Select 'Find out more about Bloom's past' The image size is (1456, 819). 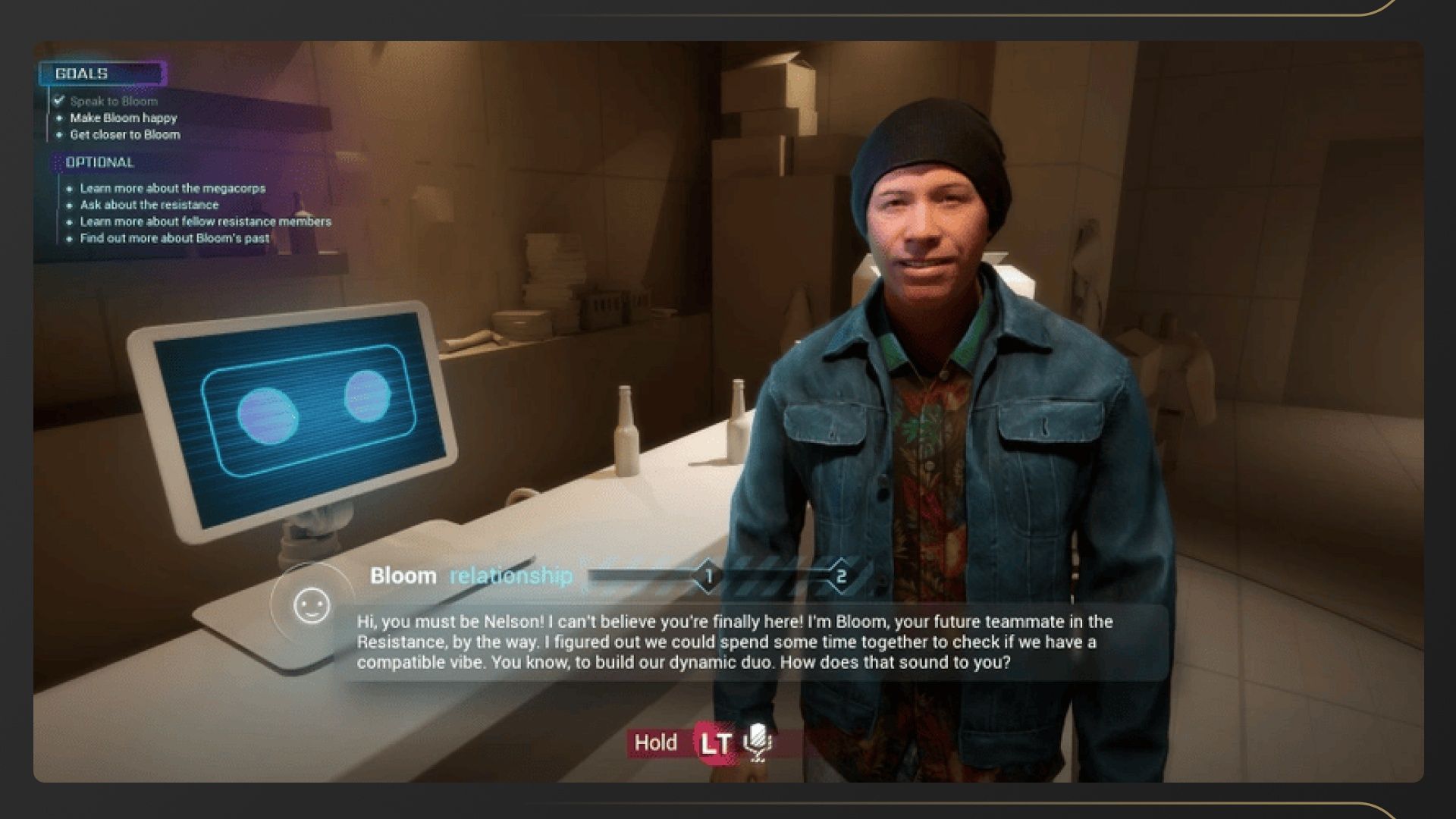click(174, 238)
